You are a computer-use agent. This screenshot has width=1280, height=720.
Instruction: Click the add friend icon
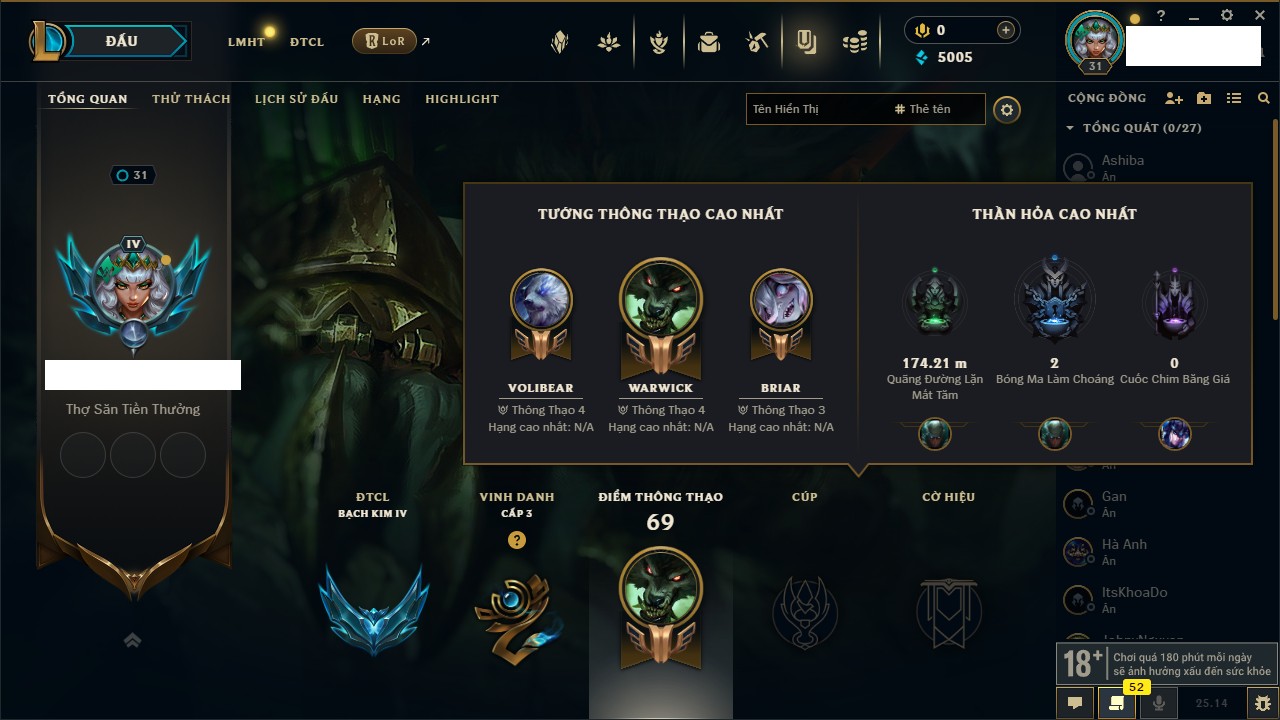click(1174, 98)
